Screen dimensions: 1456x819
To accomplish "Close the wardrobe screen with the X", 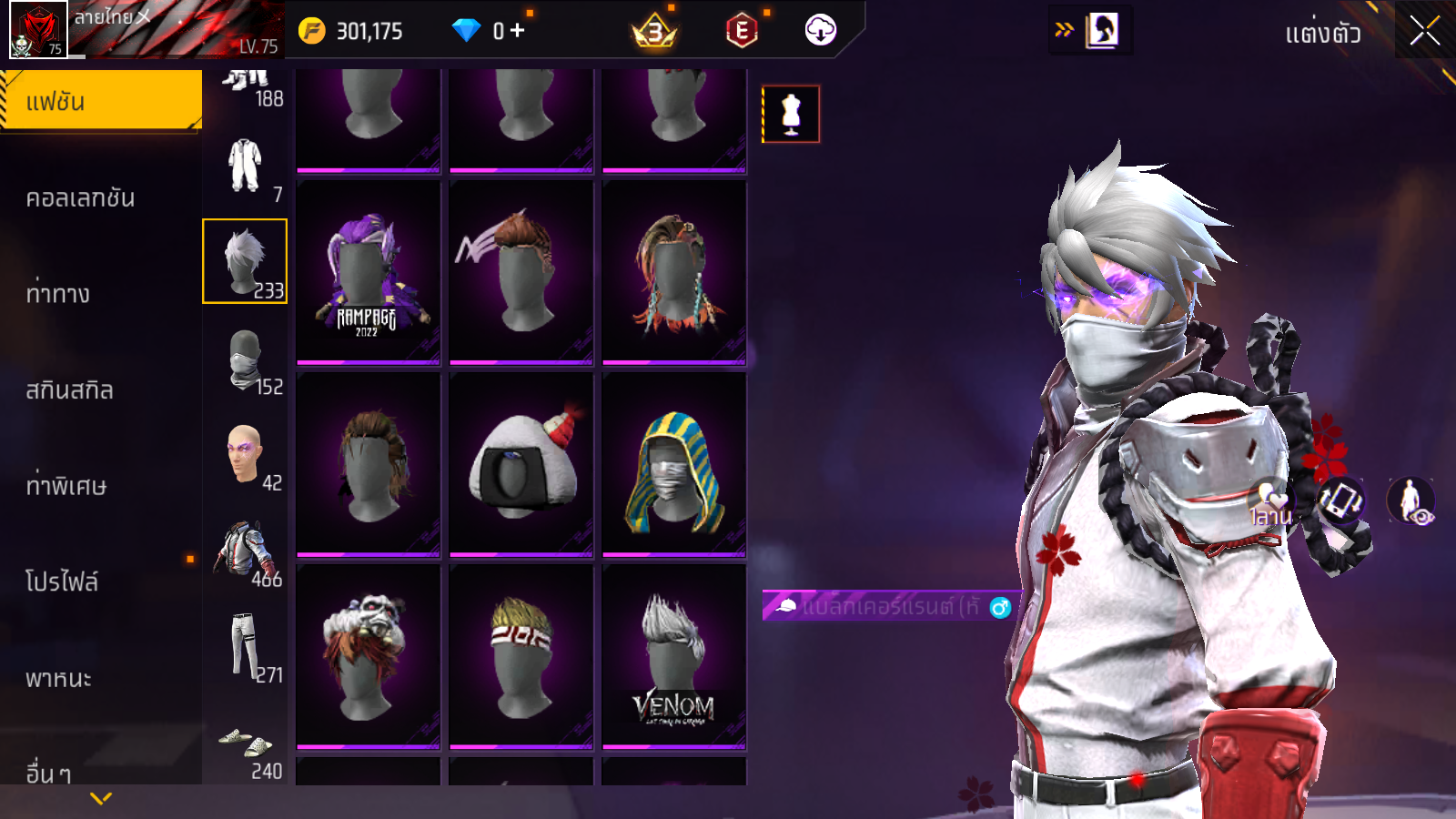I will point(1424,31).
